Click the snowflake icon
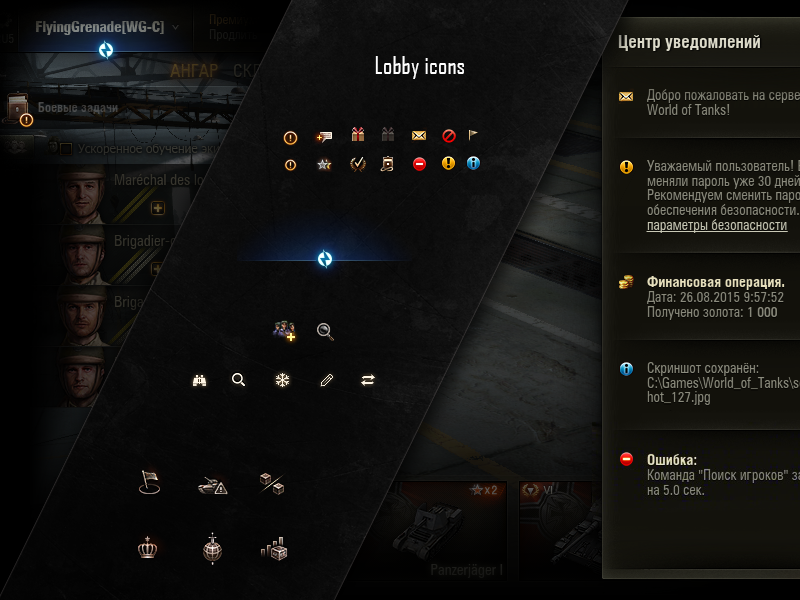The width and height of the screenshot is (800, 600). click(281, 380)
